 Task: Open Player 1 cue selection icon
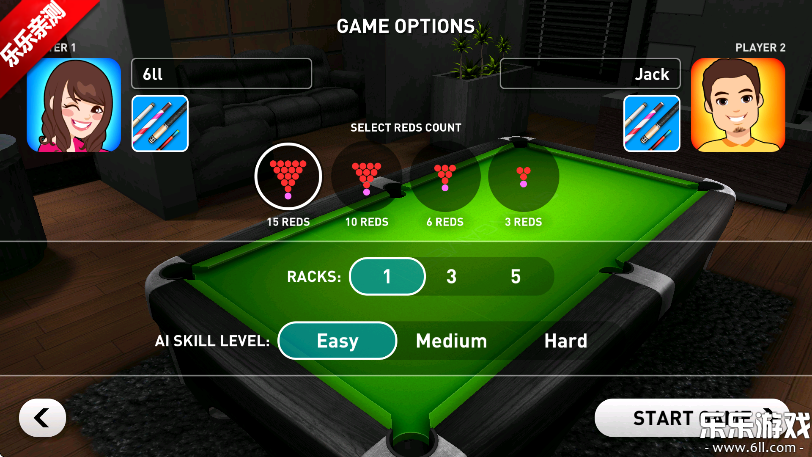click(160, 123)
